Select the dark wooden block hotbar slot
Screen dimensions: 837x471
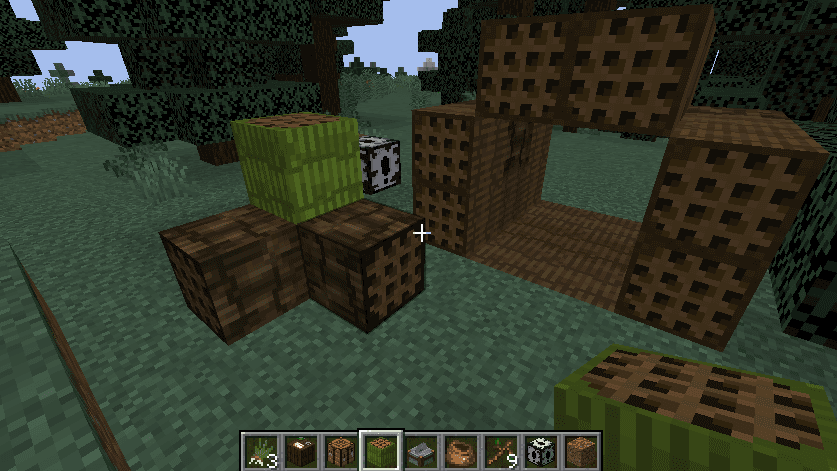tap(300, 451)
